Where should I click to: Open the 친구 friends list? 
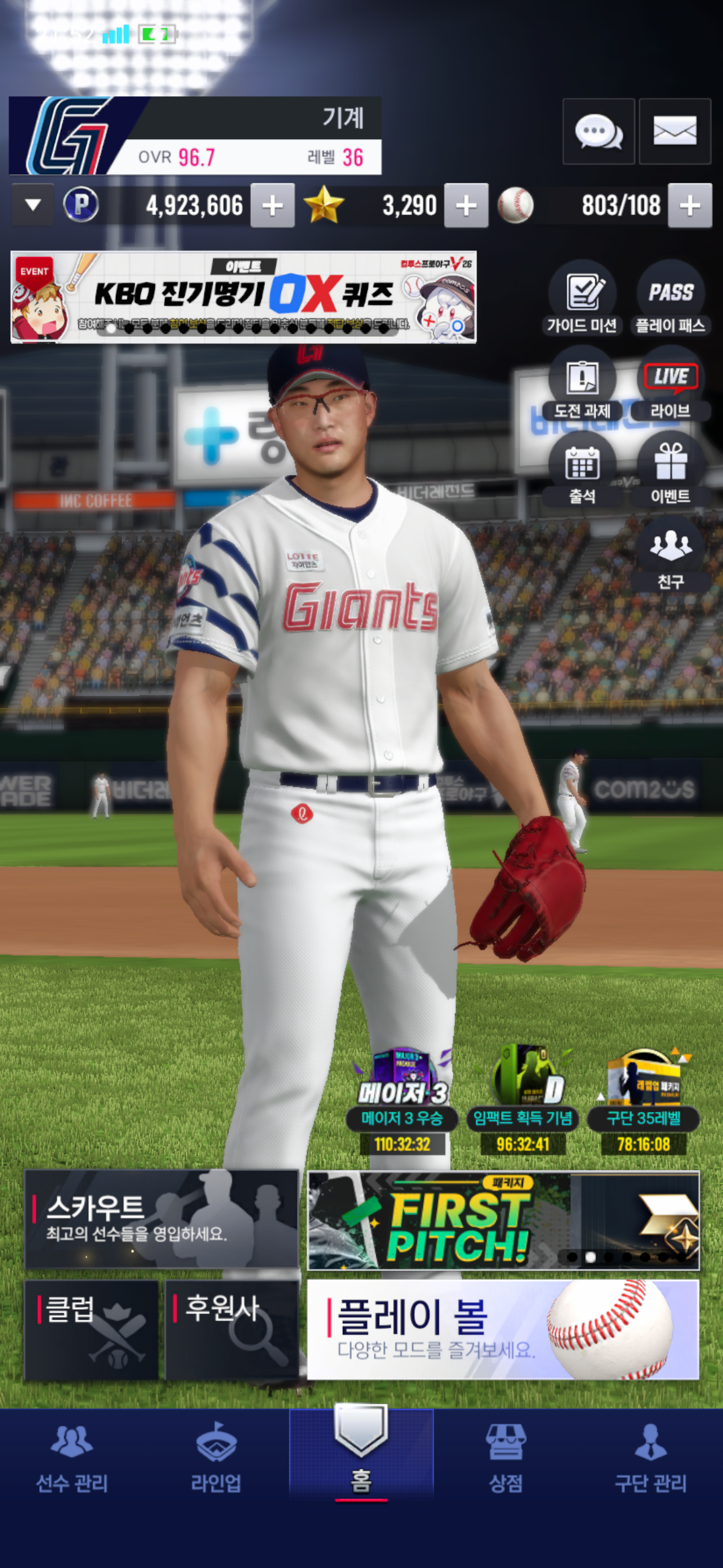[670, 554]
